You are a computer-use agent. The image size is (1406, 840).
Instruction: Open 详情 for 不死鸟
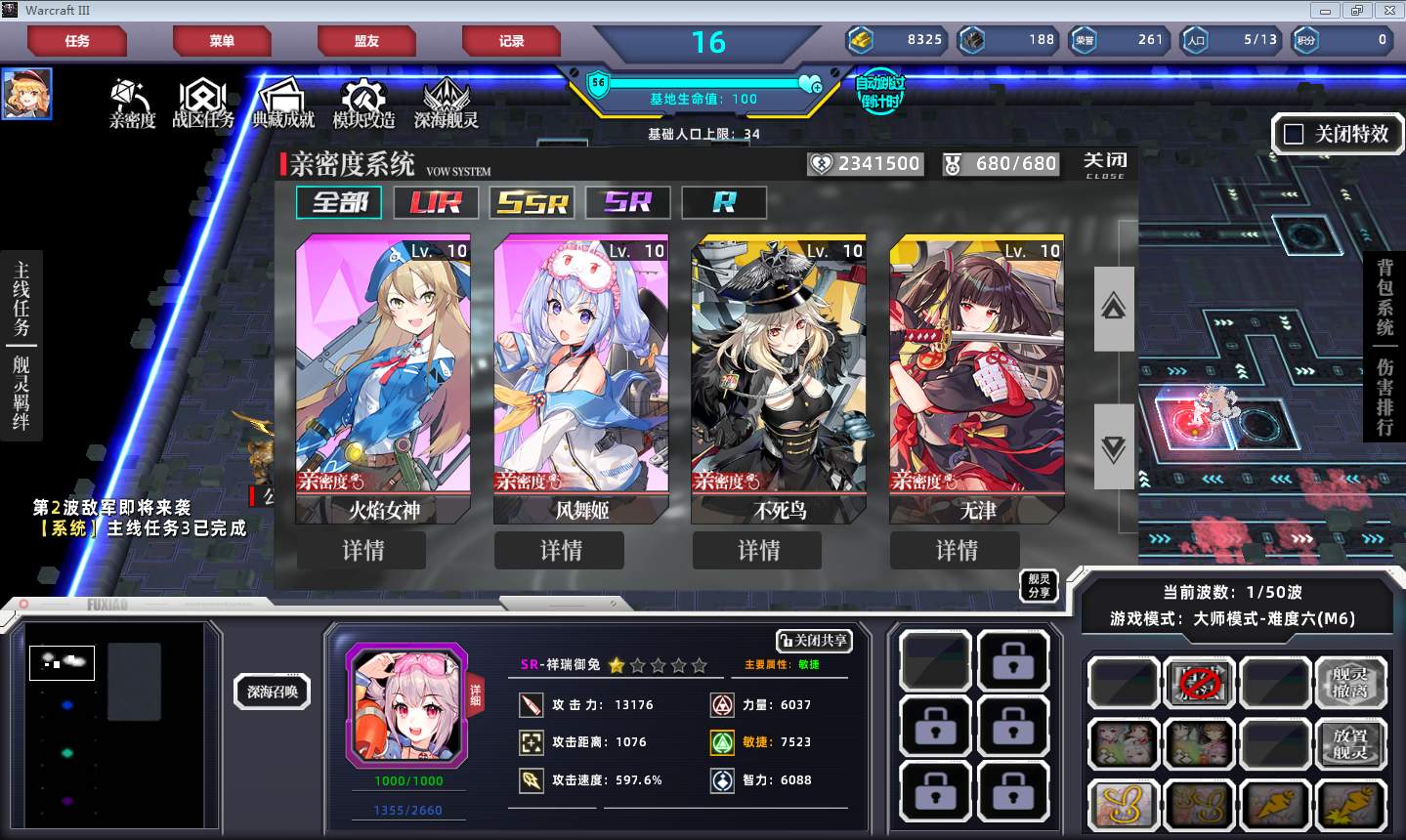[x=757, y=551]
